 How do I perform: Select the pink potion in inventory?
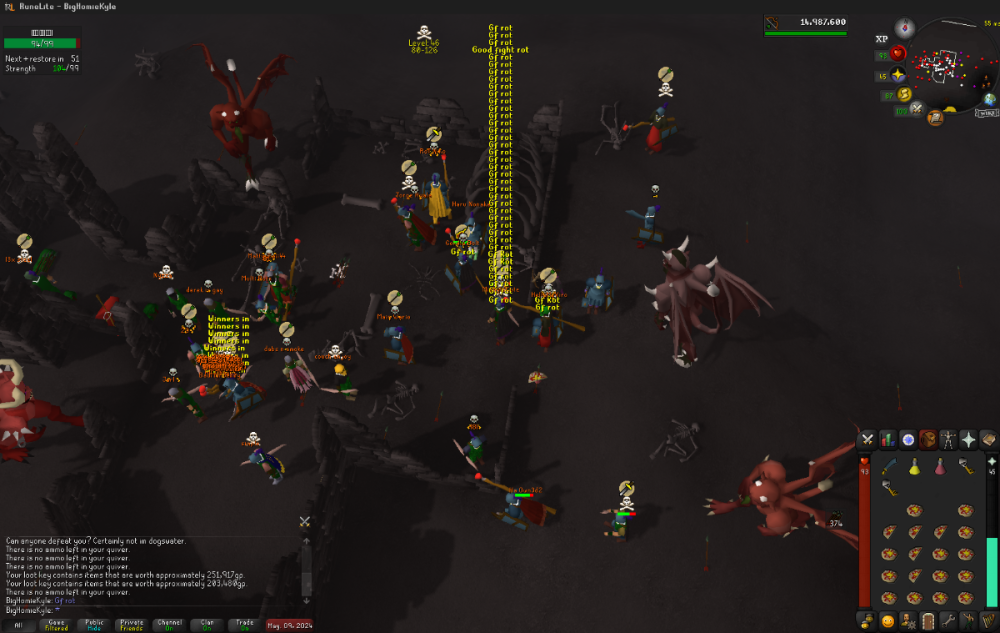(940, 467)
